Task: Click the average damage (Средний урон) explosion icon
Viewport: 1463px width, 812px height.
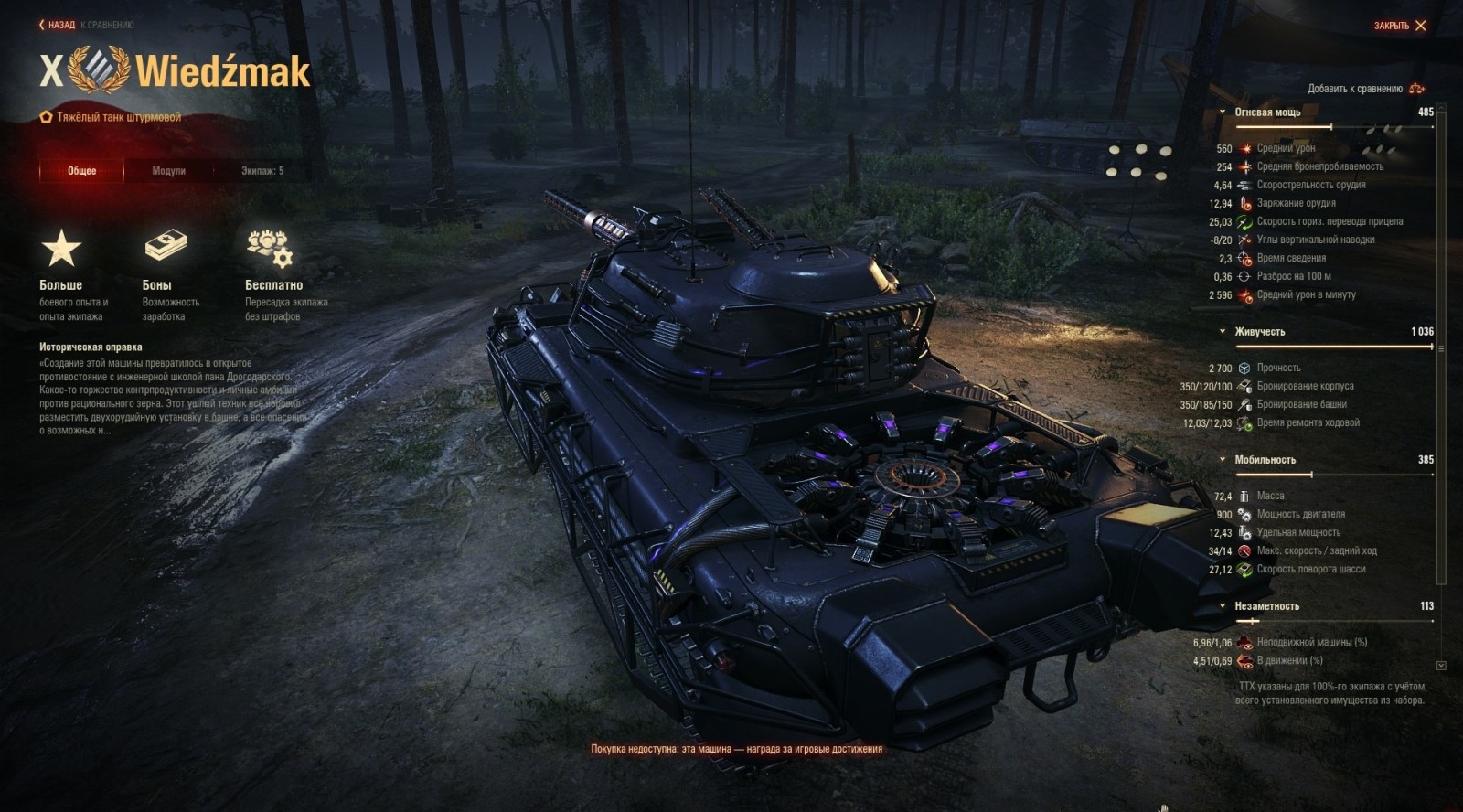Action: pyautogui.click(x=1246, y=148)
